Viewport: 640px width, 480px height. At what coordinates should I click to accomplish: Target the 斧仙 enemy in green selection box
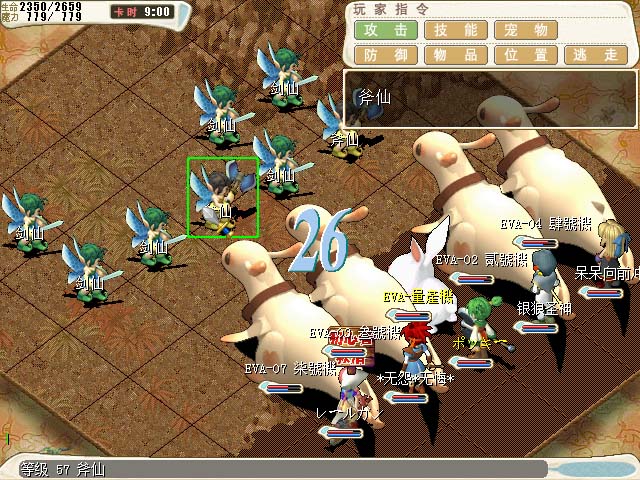(x=223, y=197)
